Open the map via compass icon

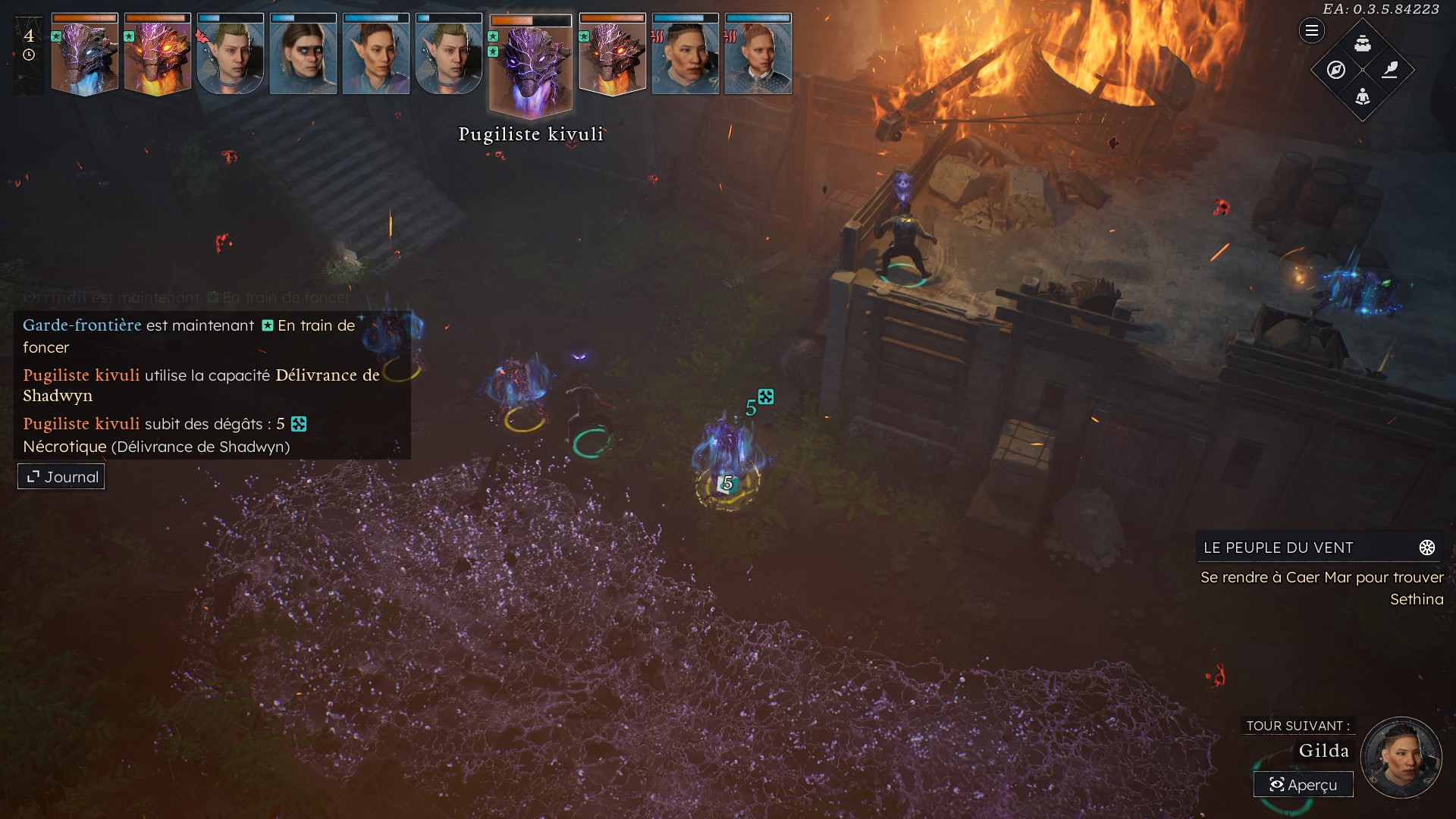pyautogui.click(x=1336, y=70)
